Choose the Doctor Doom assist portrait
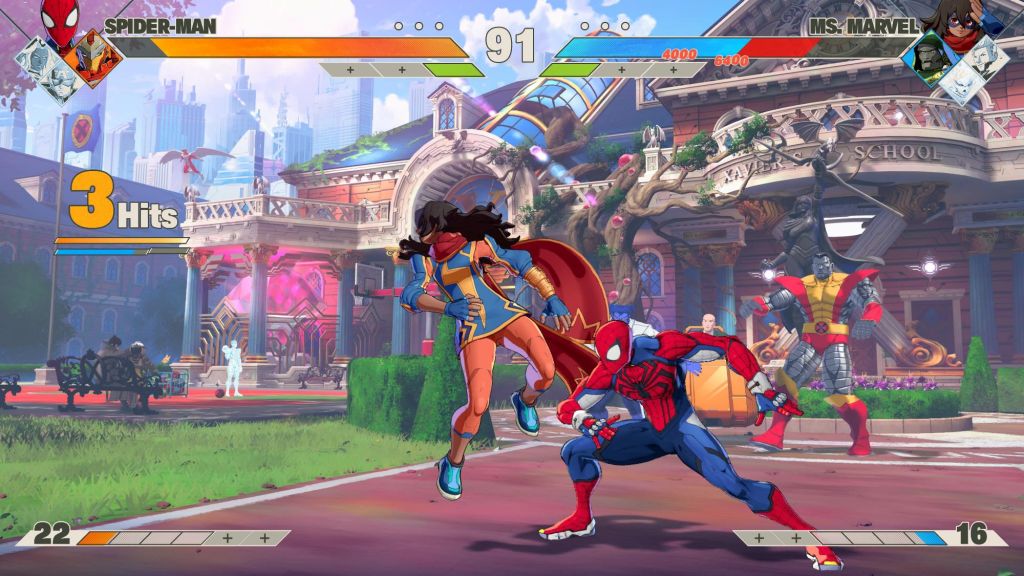 [929, 57]
